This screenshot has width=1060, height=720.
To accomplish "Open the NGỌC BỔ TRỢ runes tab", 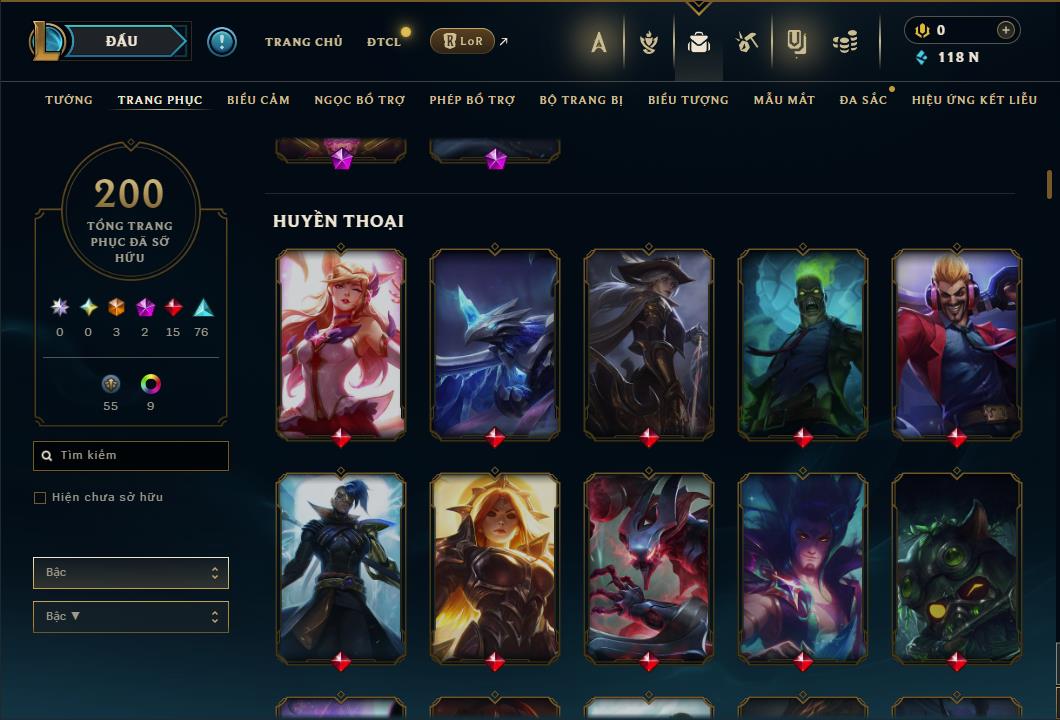I will tap(359, 100).
